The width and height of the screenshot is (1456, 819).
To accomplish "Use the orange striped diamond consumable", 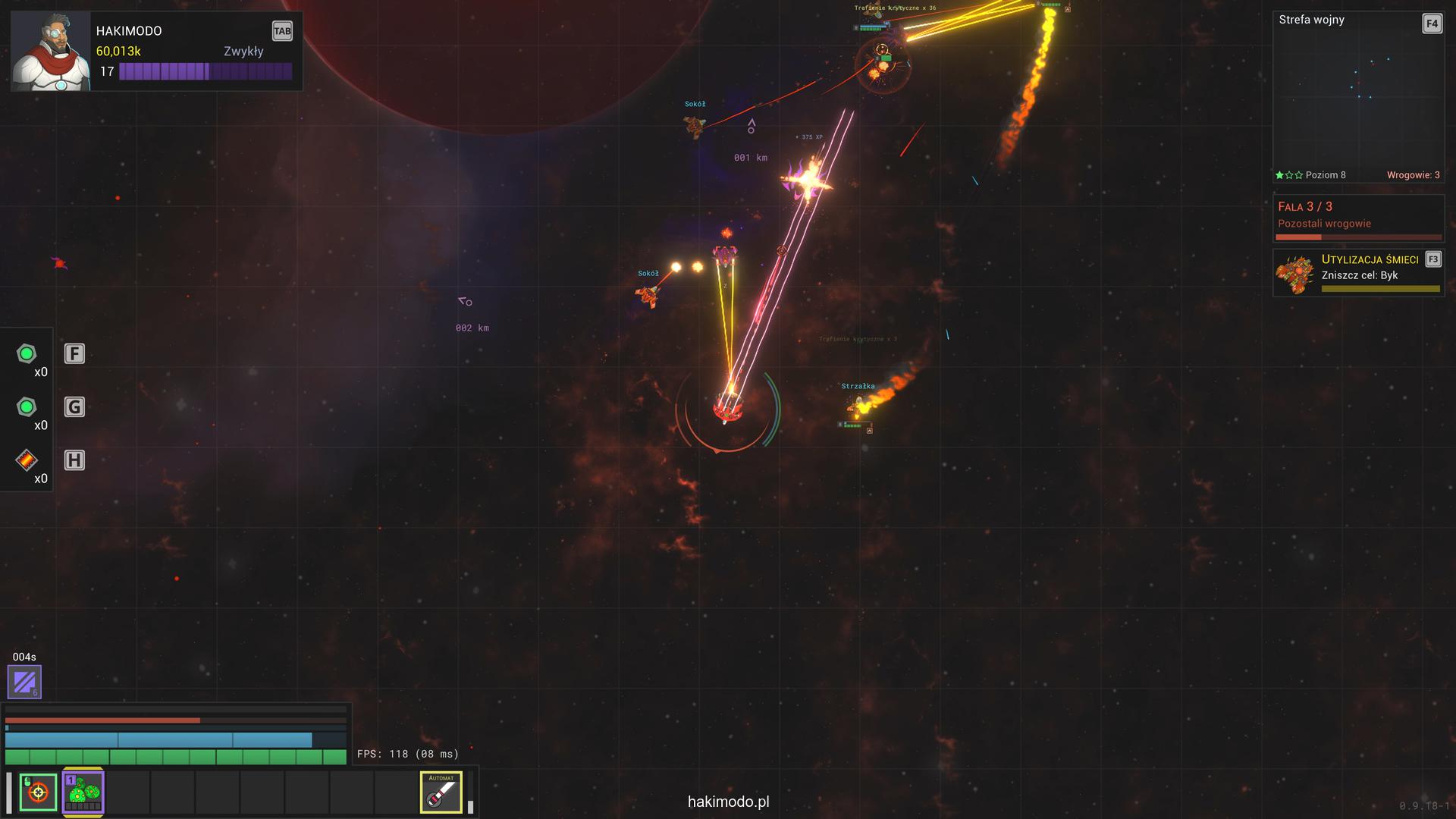I will pyautogui.click(x=27, y=460).
